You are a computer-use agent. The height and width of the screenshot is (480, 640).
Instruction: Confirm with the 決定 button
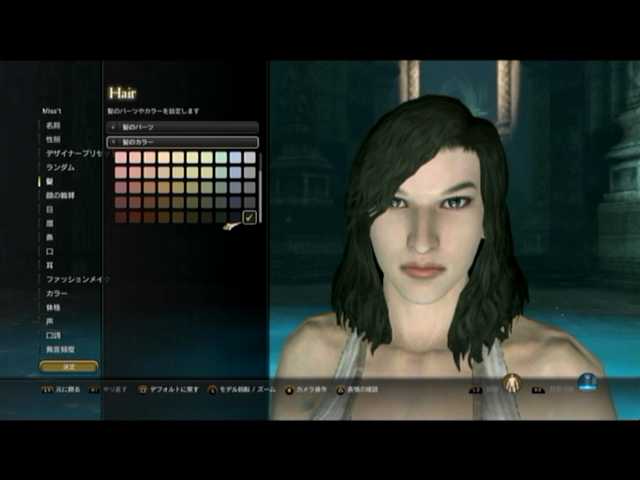coord(69,367)
